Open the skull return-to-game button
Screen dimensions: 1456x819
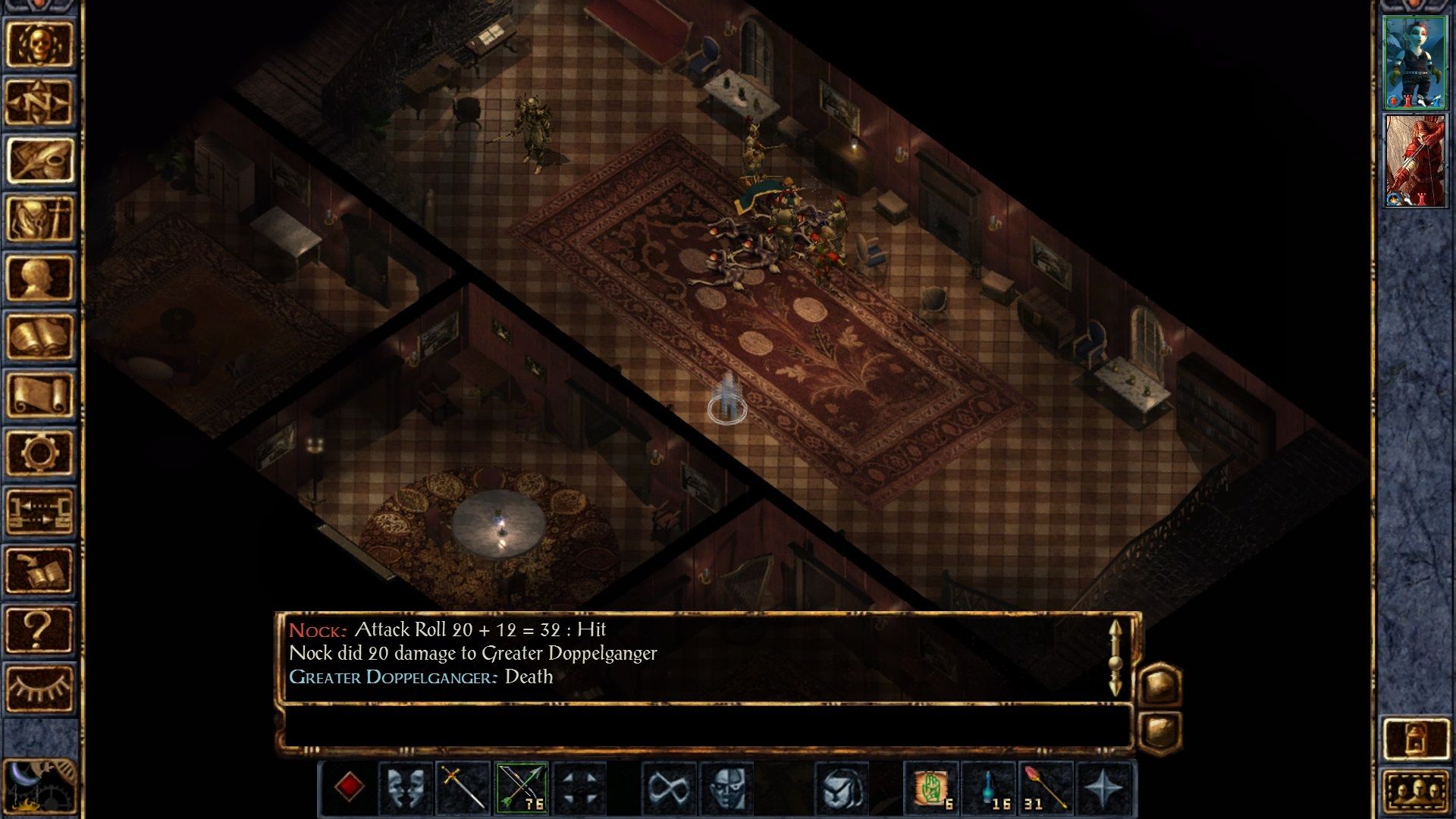(39, 44)
